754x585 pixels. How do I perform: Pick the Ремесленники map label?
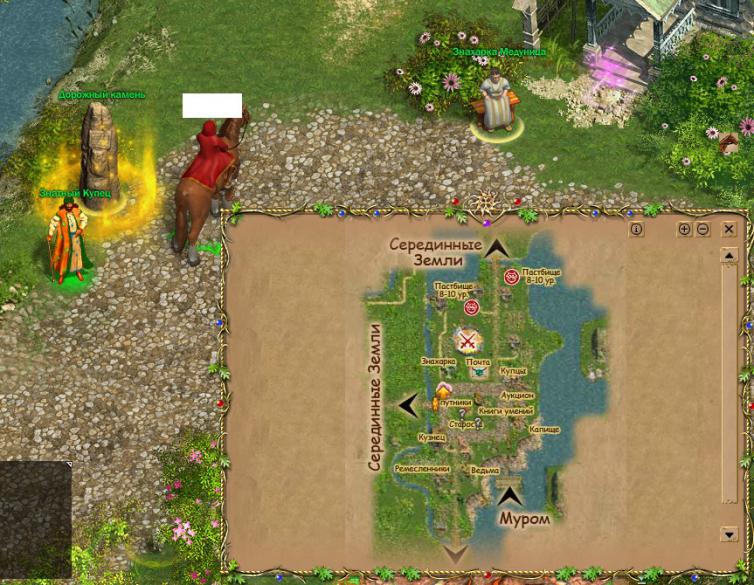pos(421,468)
